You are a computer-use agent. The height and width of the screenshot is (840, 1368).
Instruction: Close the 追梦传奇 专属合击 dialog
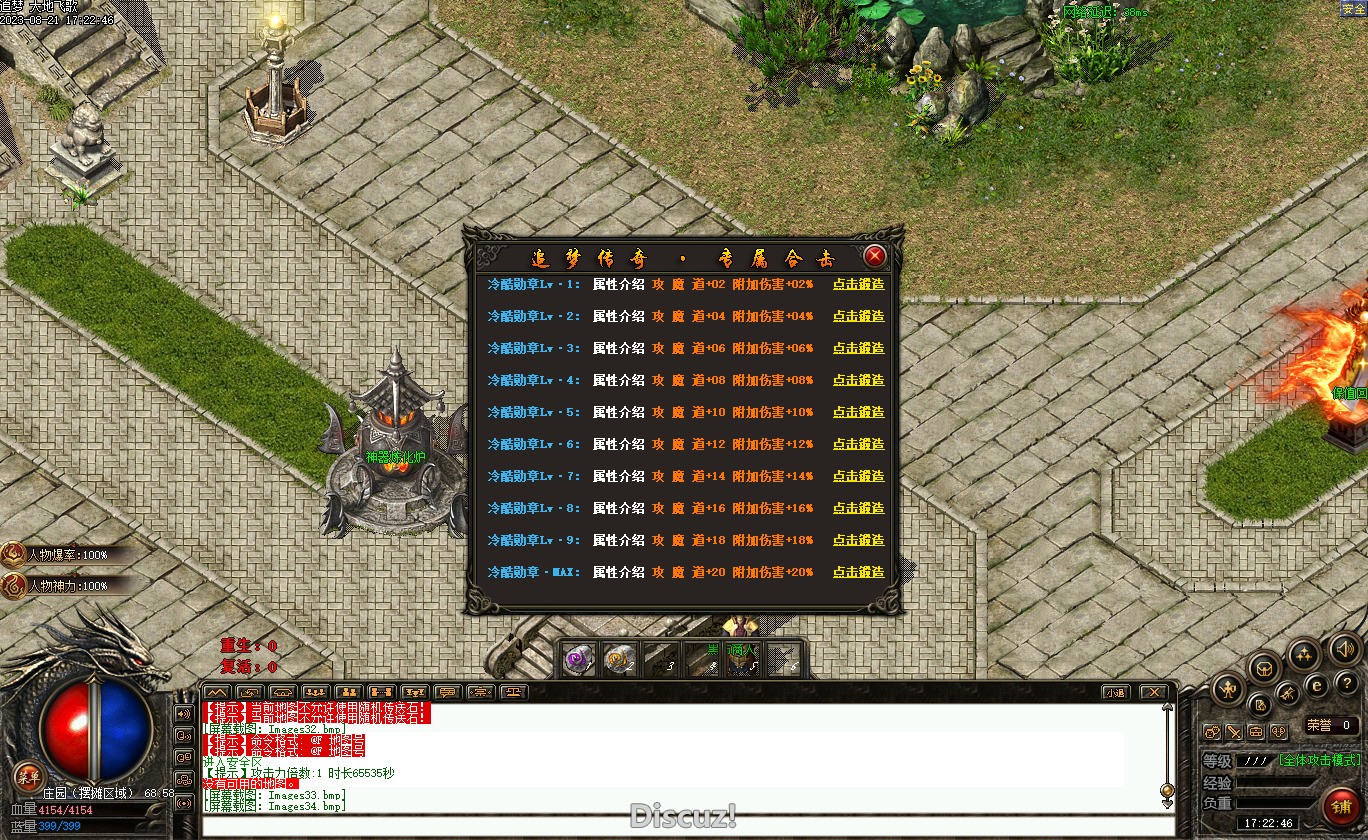point(875,256)
